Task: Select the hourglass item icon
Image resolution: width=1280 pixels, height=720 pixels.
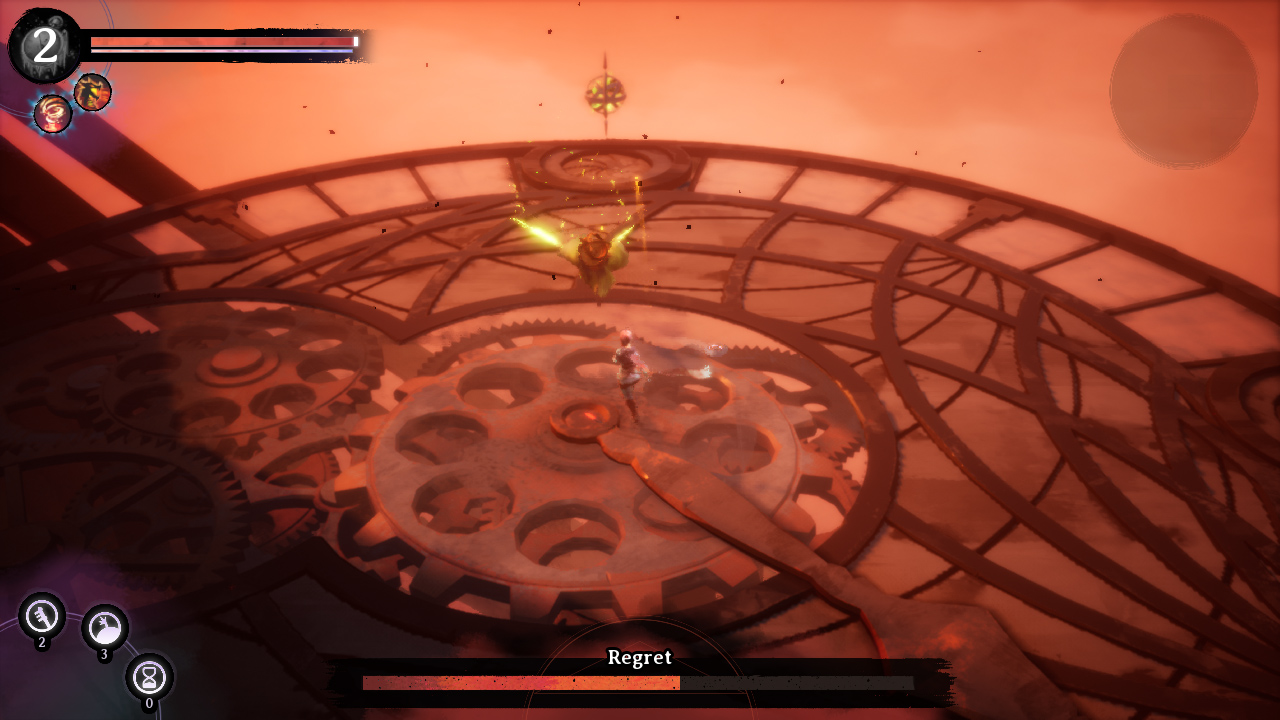Action: [150, 677]
